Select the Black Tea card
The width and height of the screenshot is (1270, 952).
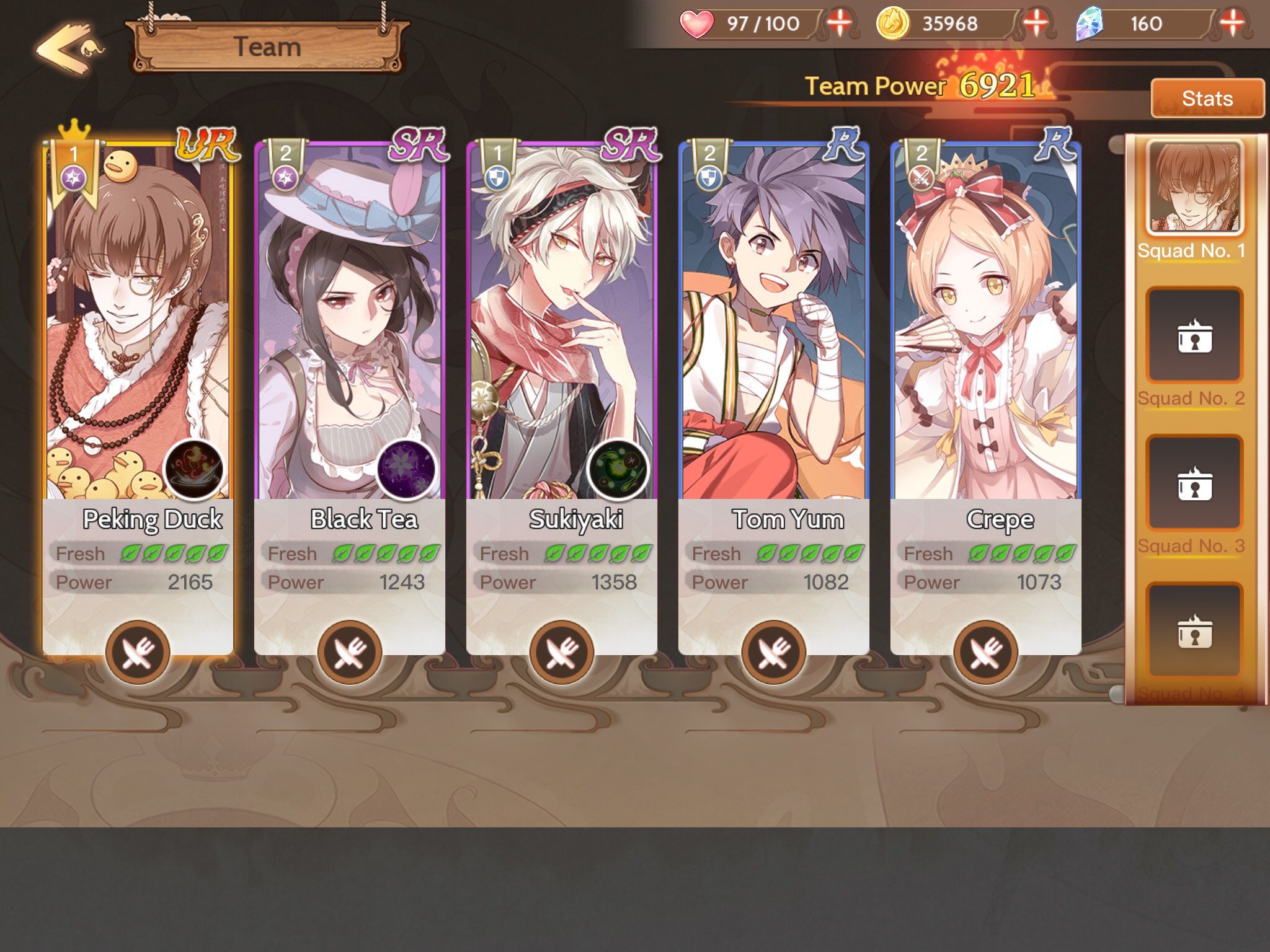click(350, 322)
